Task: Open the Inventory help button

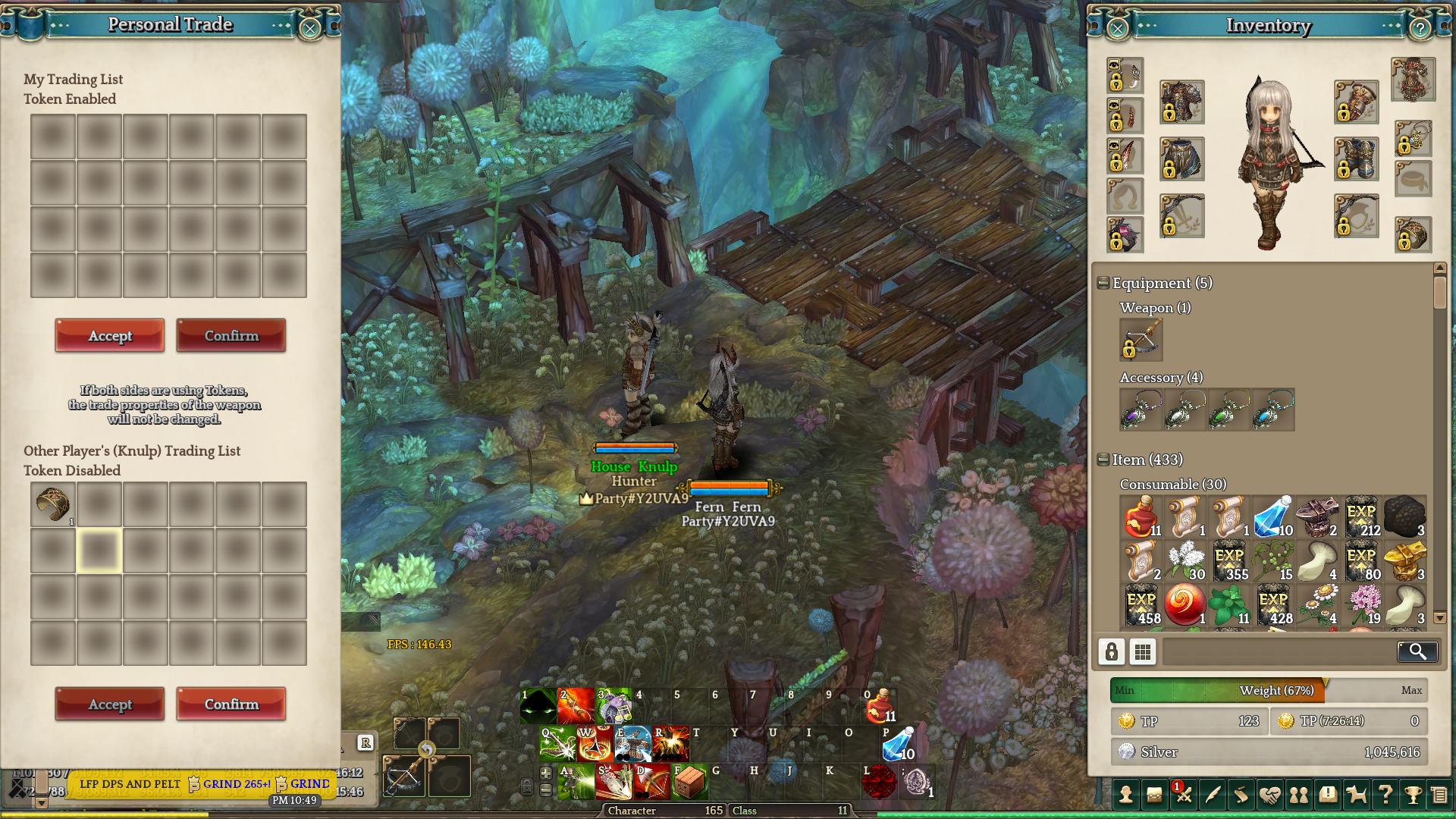Action: (x=1420, y=29)
